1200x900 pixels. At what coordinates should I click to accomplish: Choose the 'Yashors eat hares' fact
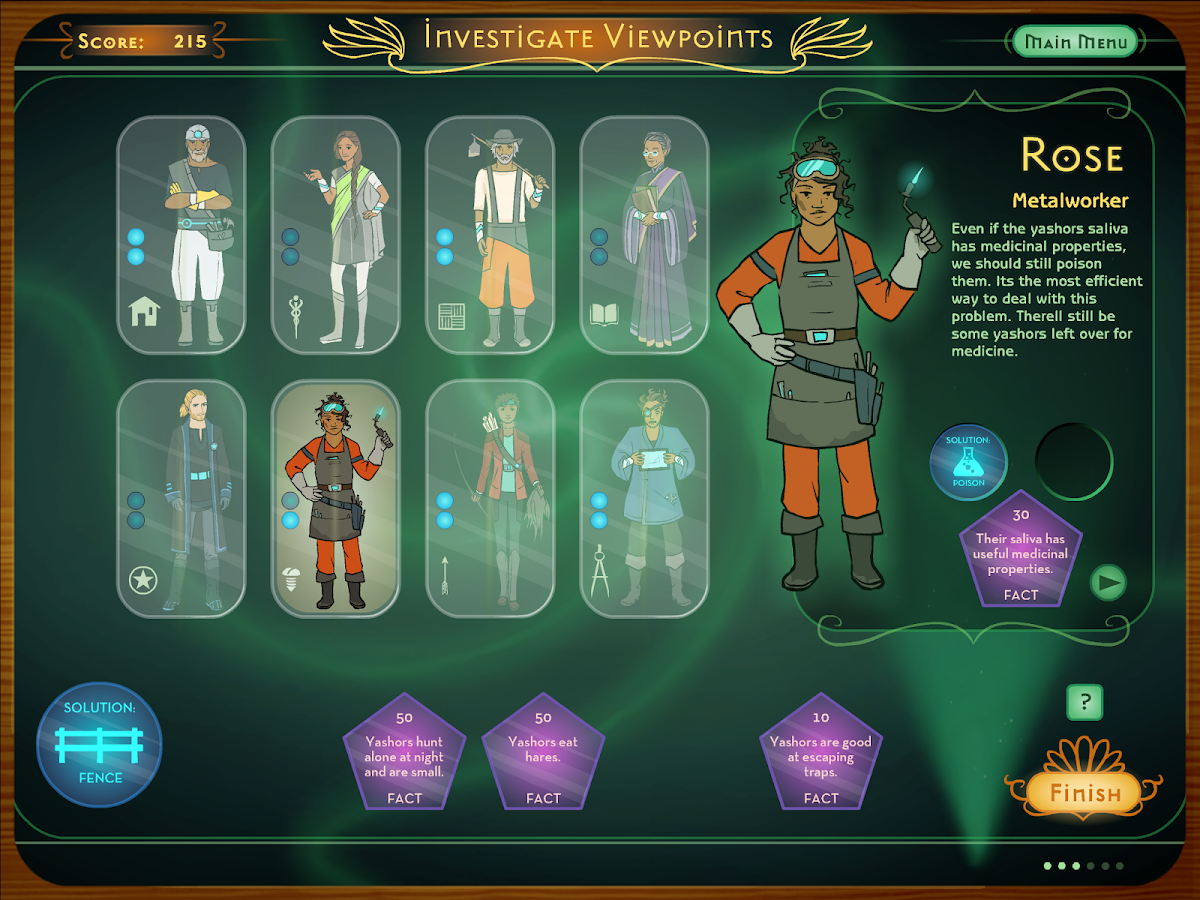[x=543, y=757]
